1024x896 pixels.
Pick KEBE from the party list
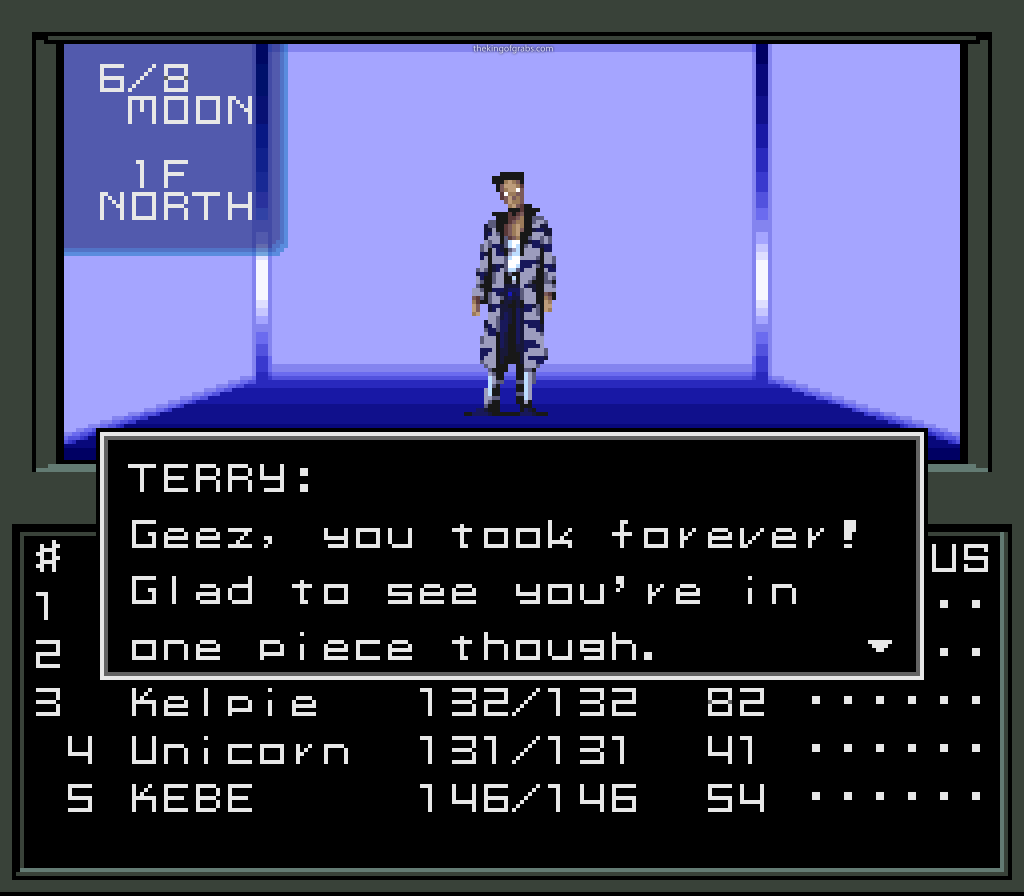pyautogui.click(x=192, y=798)
